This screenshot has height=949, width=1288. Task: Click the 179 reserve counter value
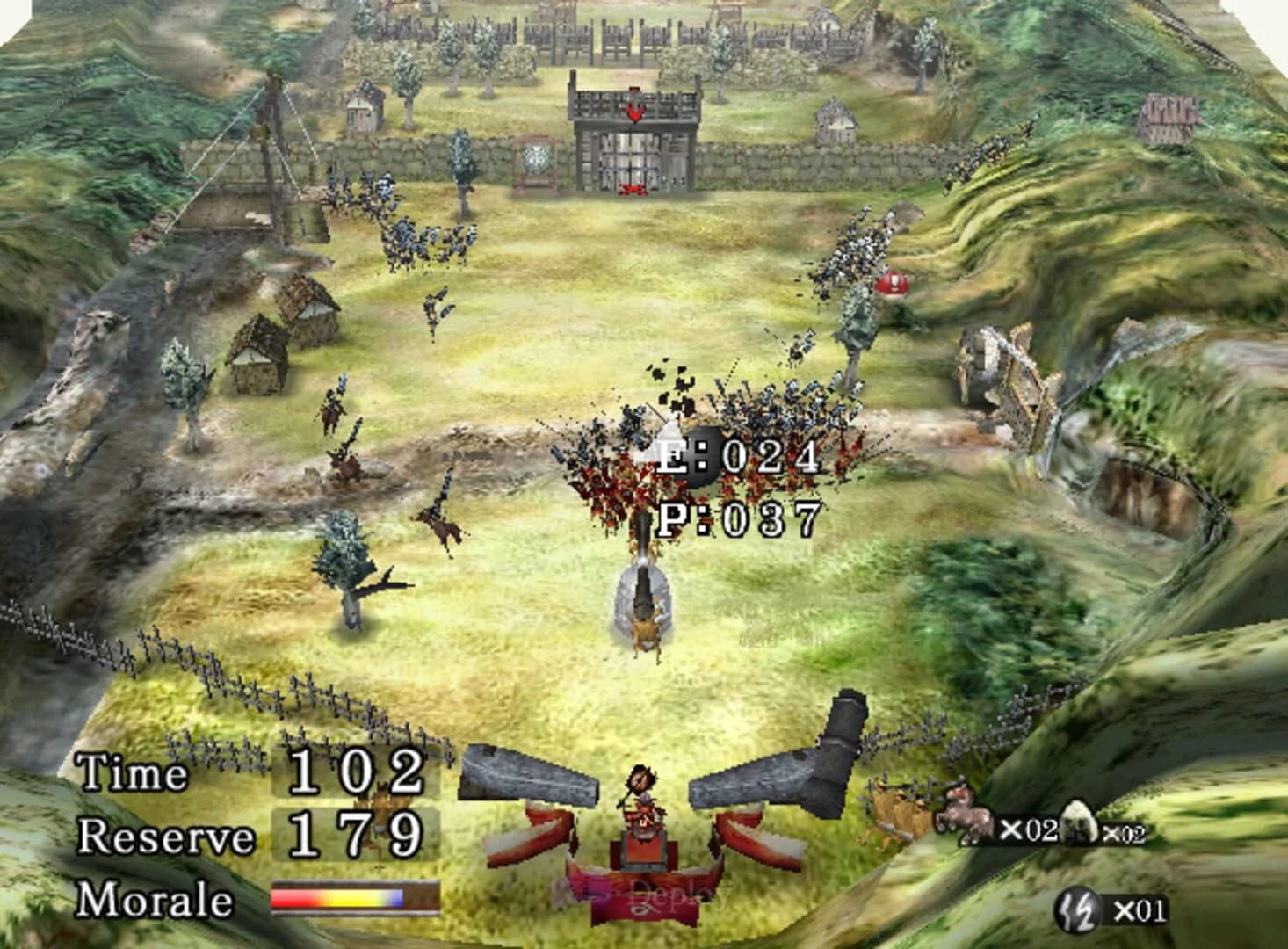click(x=355, y=835)
